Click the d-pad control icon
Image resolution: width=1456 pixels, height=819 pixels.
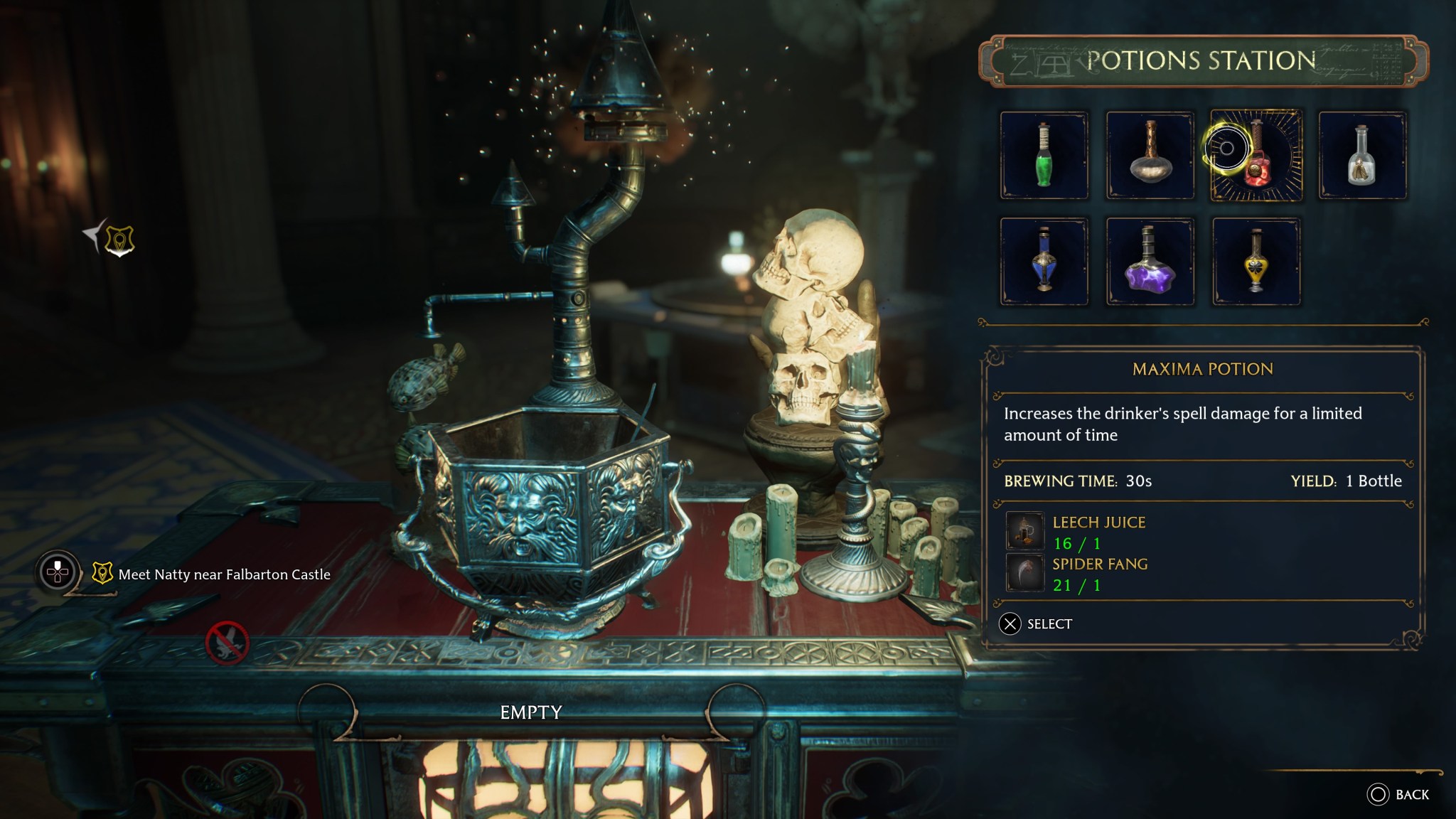pos(57,569)
